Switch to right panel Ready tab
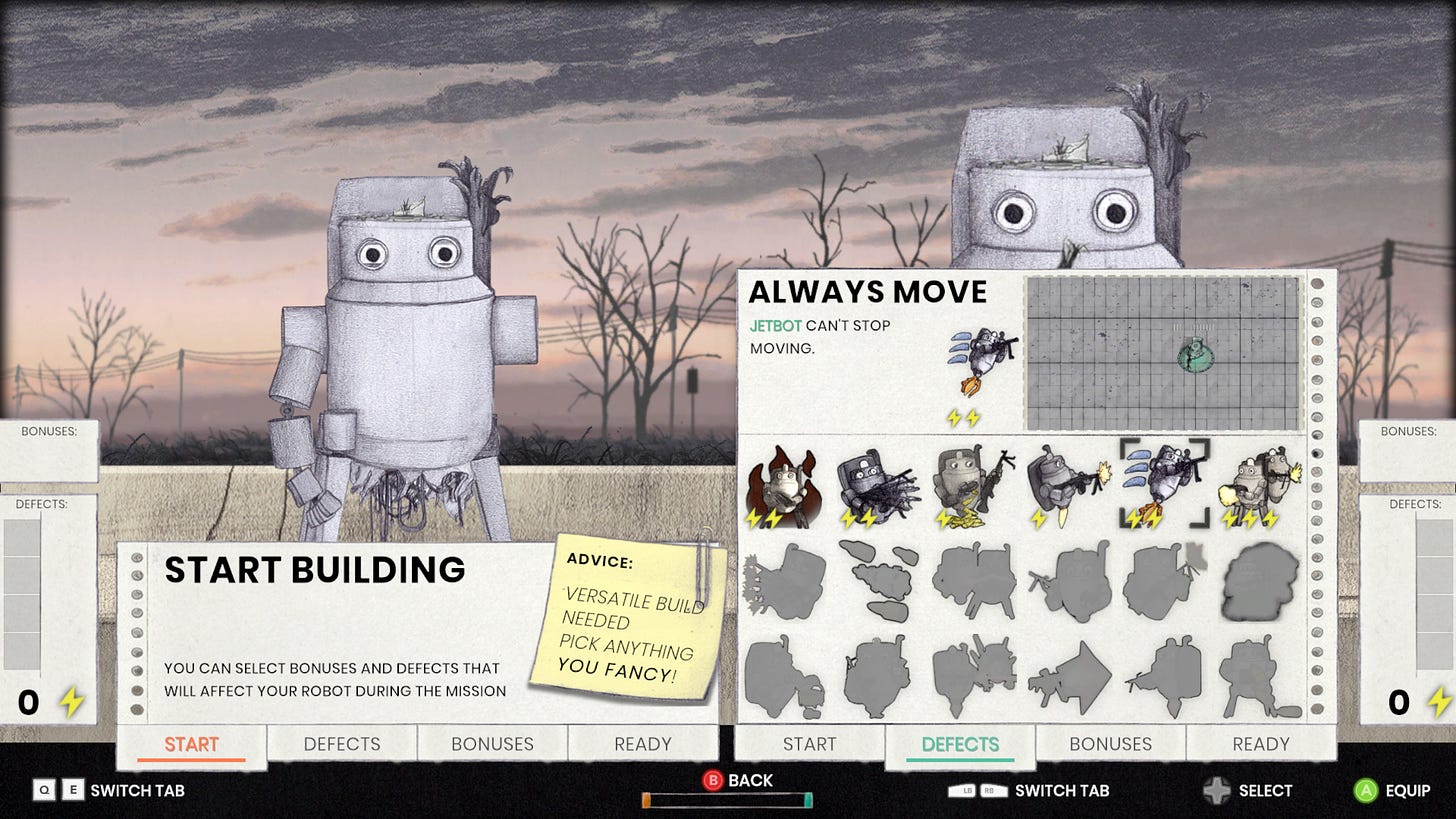This screenshot has width=1456, height=819. (x=1261, y=744)
